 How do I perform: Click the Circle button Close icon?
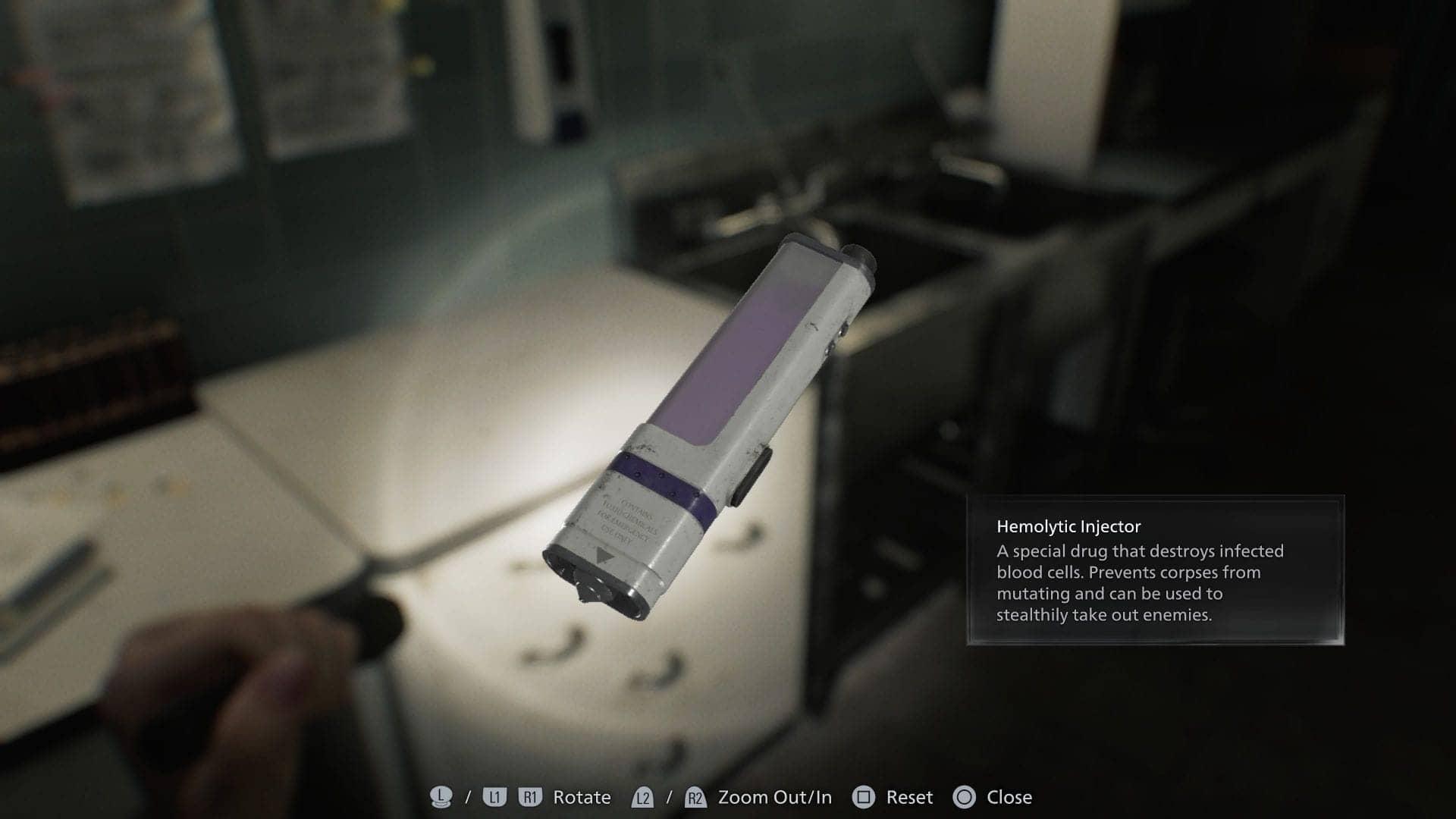point(966,797)
